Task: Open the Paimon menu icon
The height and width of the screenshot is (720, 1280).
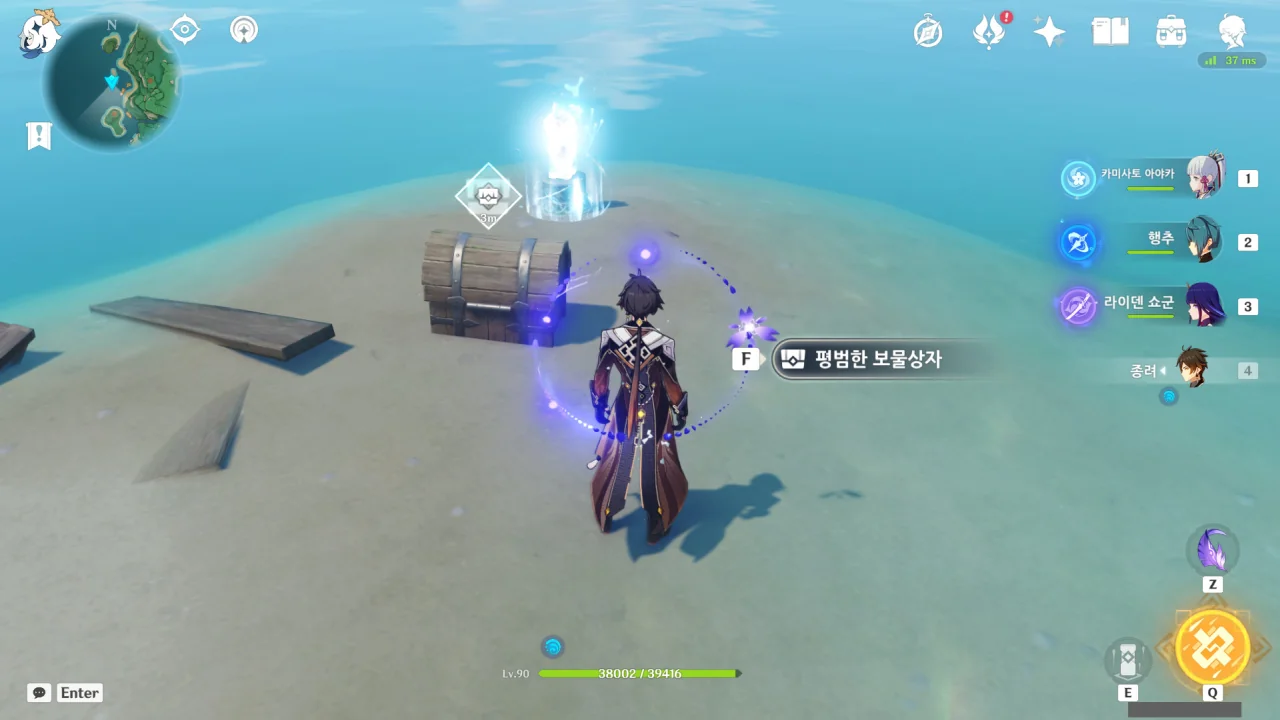Action: tap(40, 32)
